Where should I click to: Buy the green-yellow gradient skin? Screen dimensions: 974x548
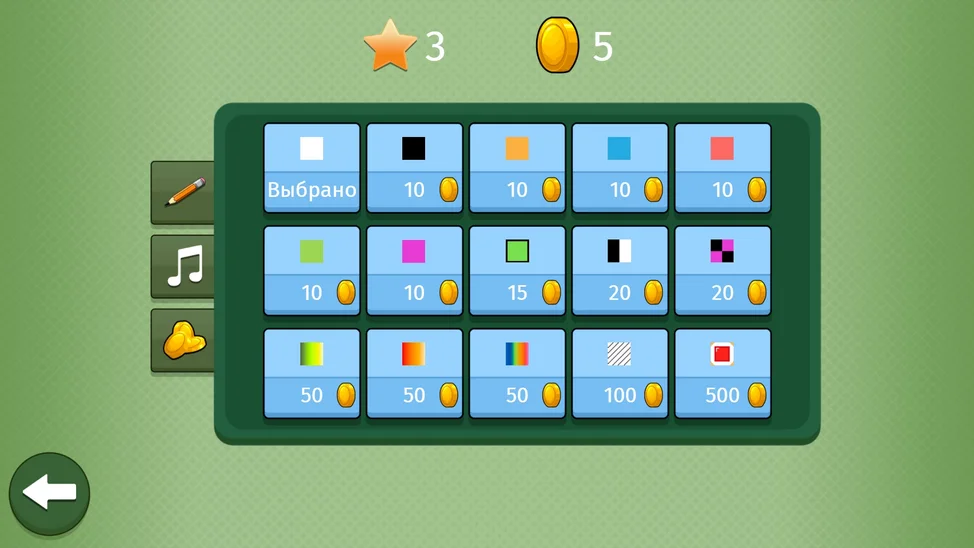[x=312, y=374]
